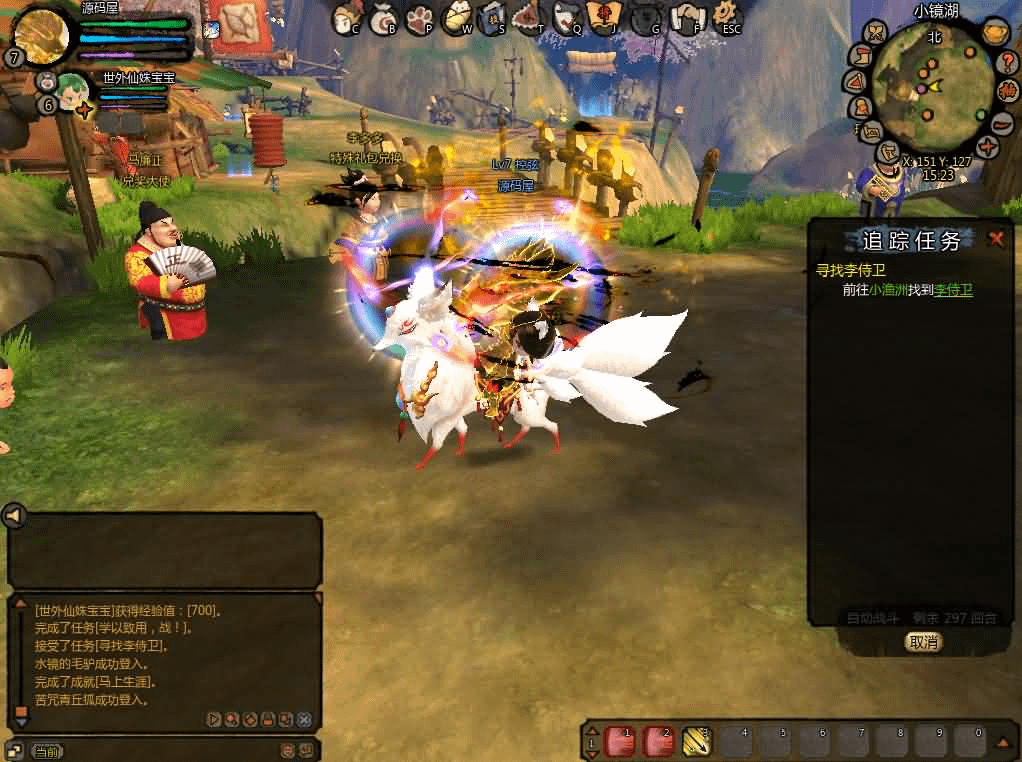1022x762 pixels.
Task: Open the character menu icon labeled C
Action: point(346,17)
